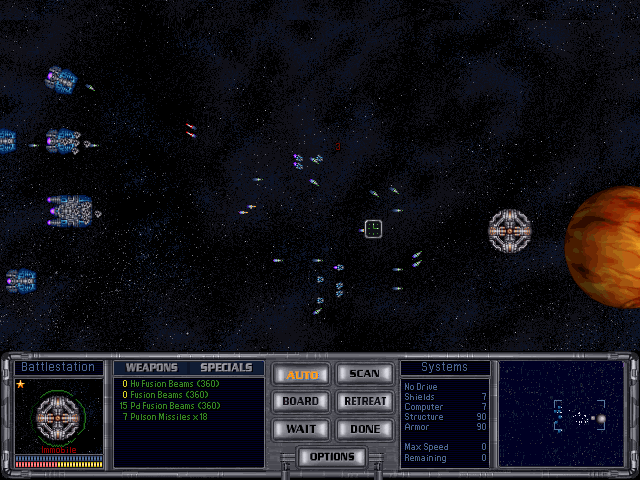
Task: Click the SCAN button
Action: point(364,374)
